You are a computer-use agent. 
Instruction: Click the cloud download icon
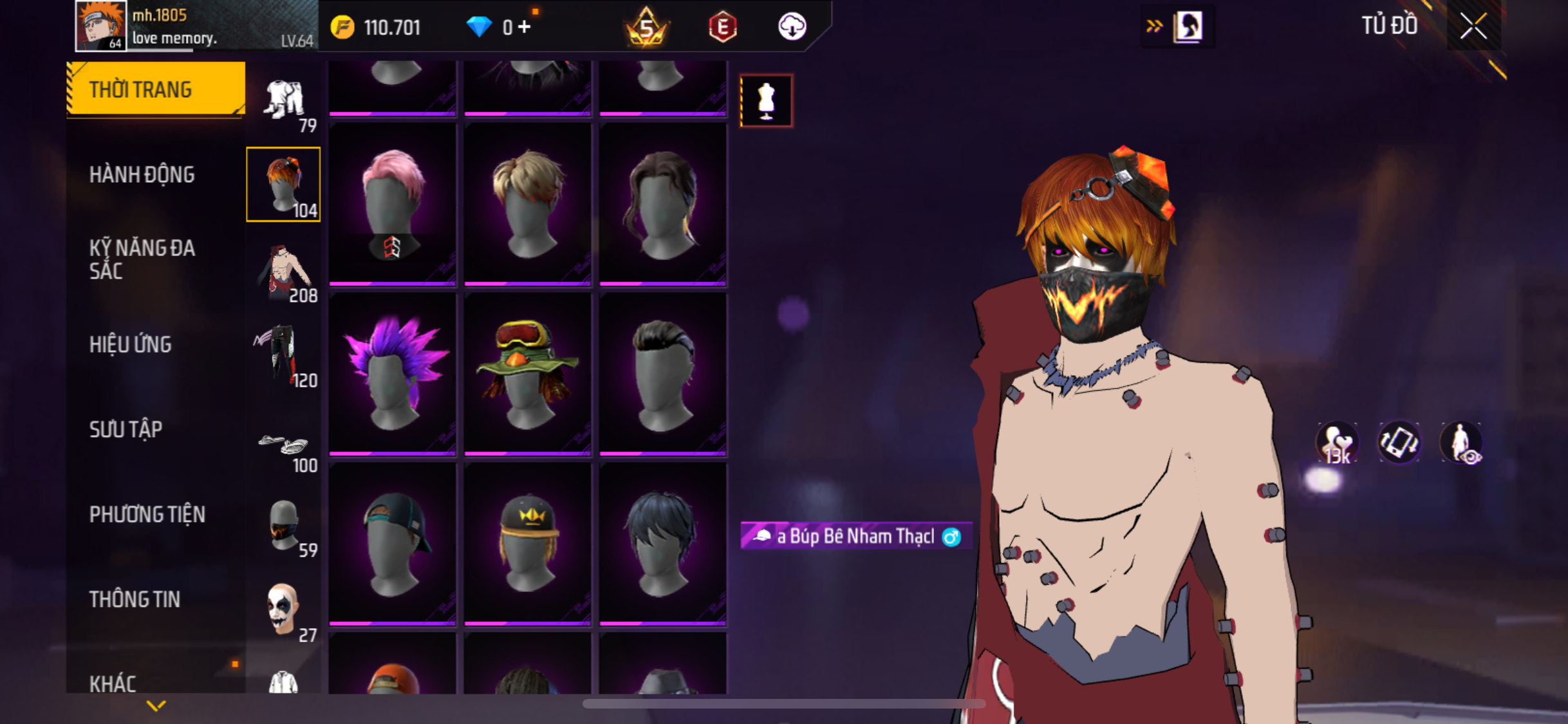792,27
